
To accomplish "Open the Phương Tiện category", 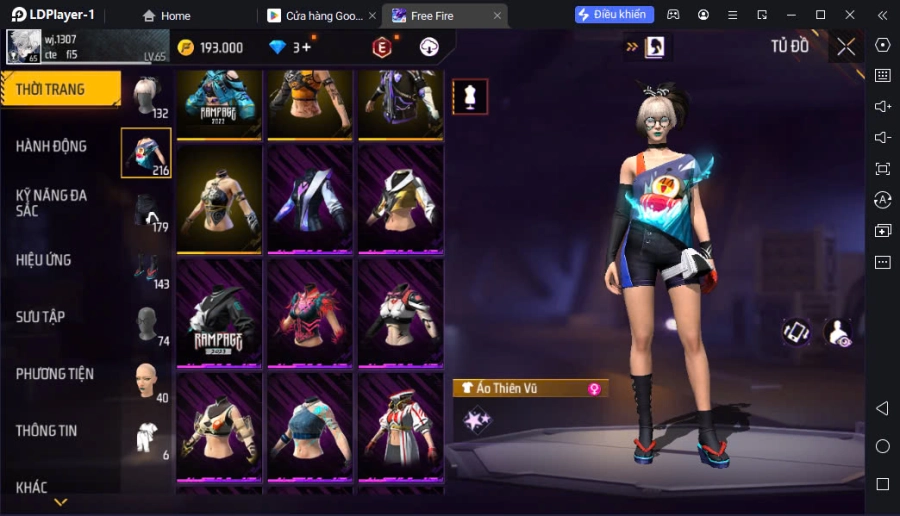I will click(x=55, y=374).
